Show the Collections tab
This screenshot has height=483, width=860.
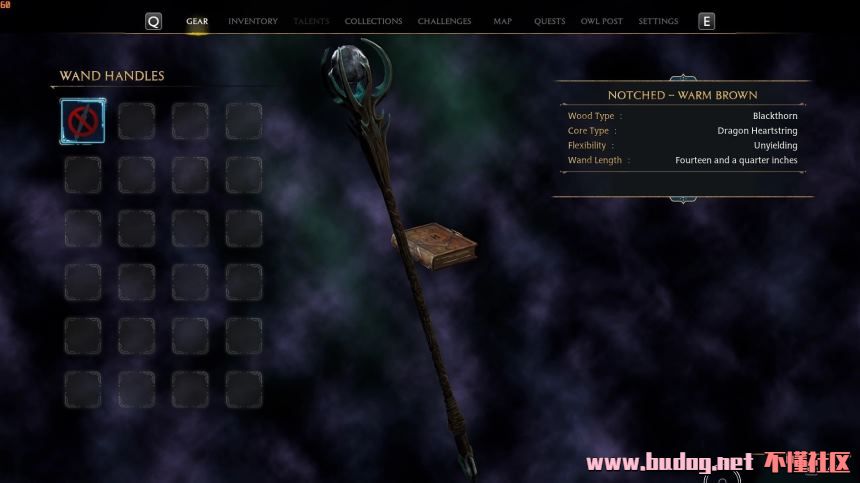click(373, 21)
